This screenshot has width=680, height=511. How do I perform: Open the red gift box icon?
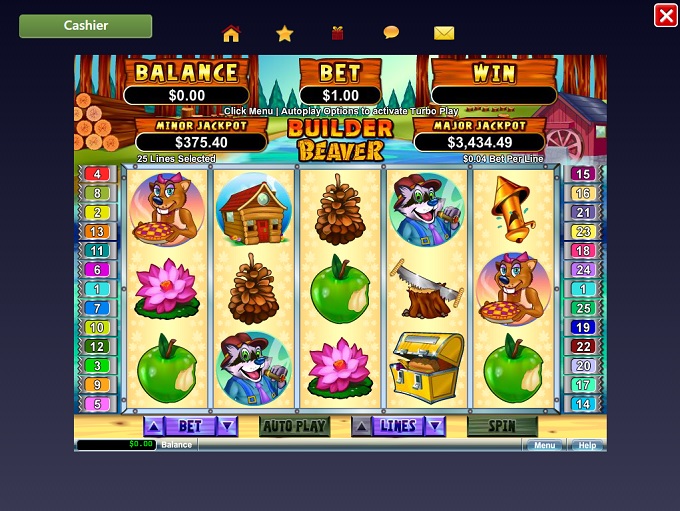(x=338, y=33)
